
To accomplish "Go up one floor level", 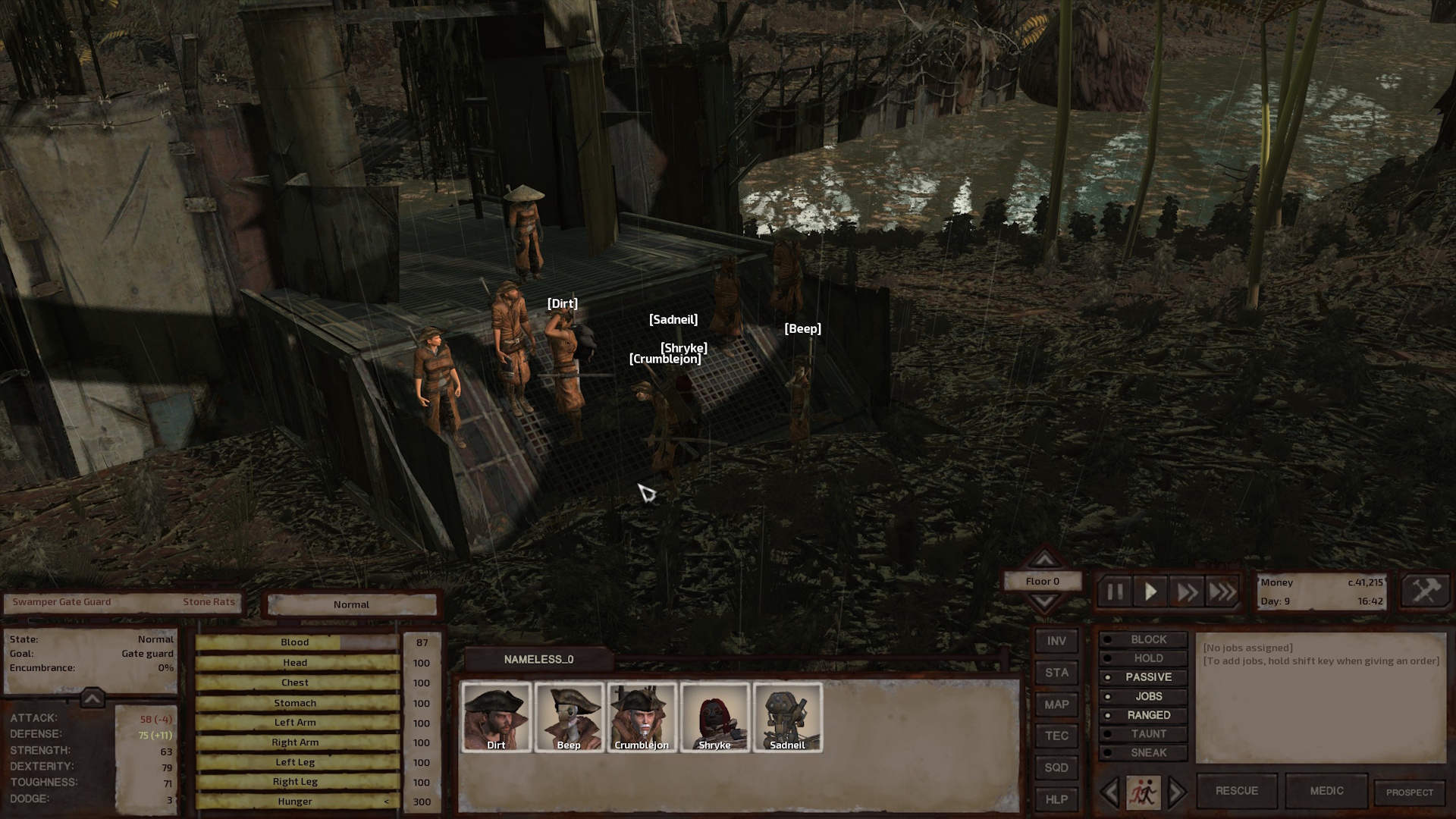I will pyautogui.click(x=1044, y=560).
